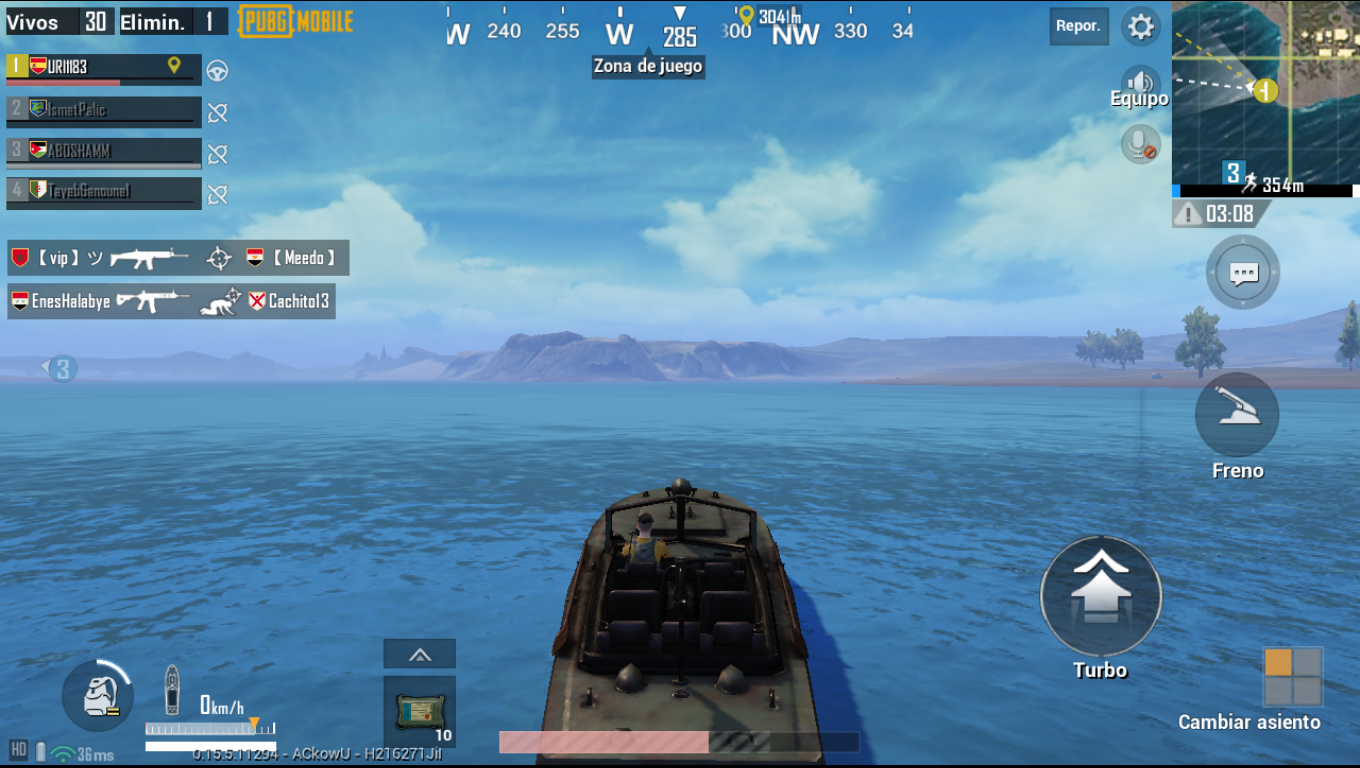Select teammate TayebGanoune1 in squad list

pyautogui.click(x=104, y=192)
